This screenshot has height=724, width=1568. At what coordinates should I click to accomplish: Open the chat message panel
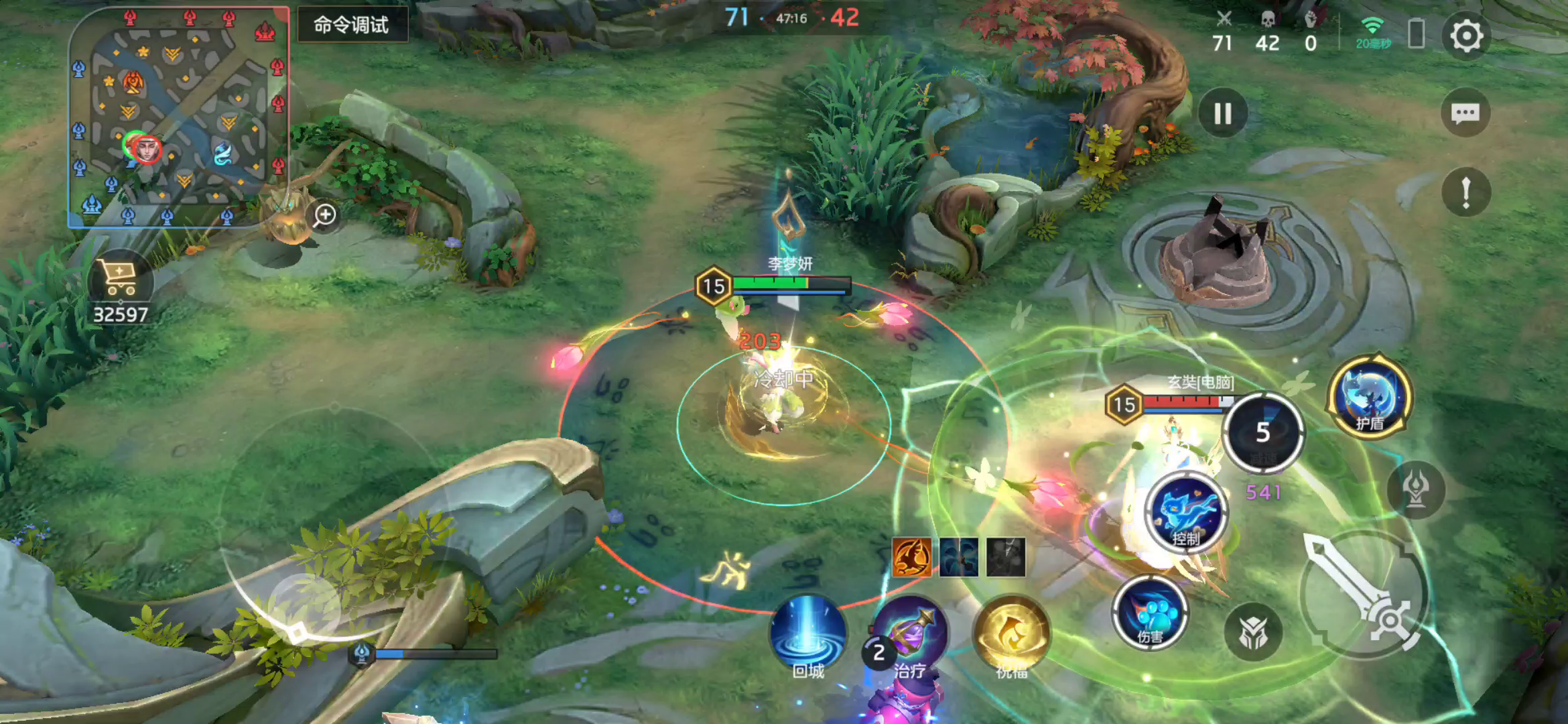[x=1465, y=113]
